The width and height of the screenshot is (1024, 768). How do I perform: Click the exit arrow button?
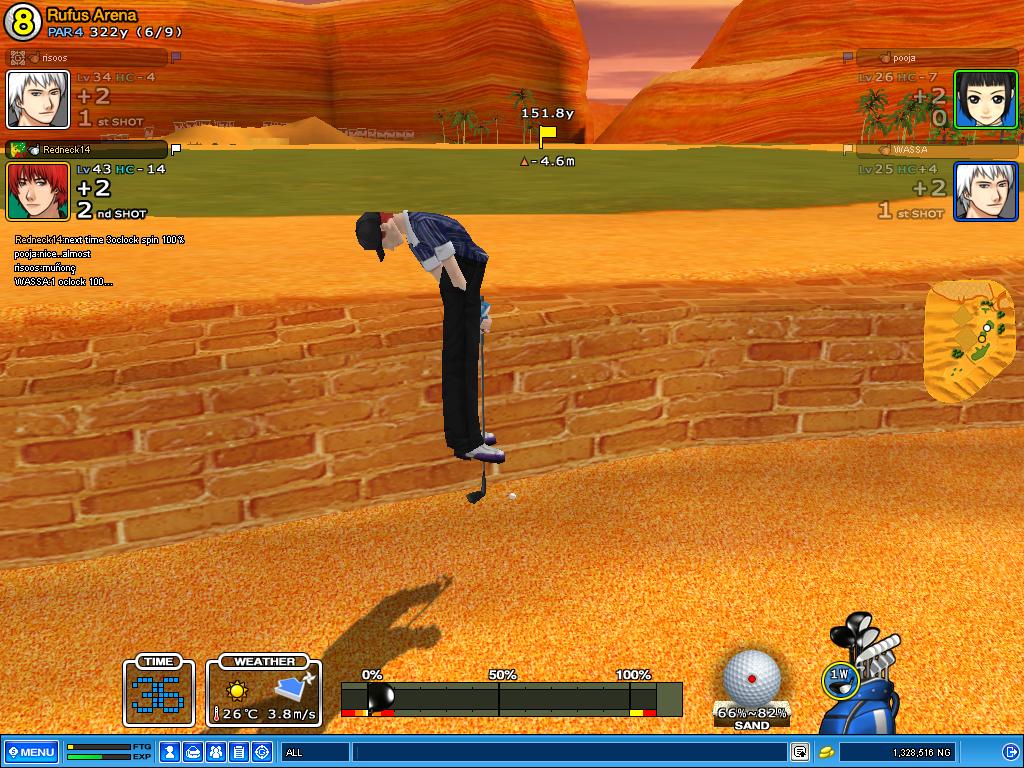click(1009, 752)
